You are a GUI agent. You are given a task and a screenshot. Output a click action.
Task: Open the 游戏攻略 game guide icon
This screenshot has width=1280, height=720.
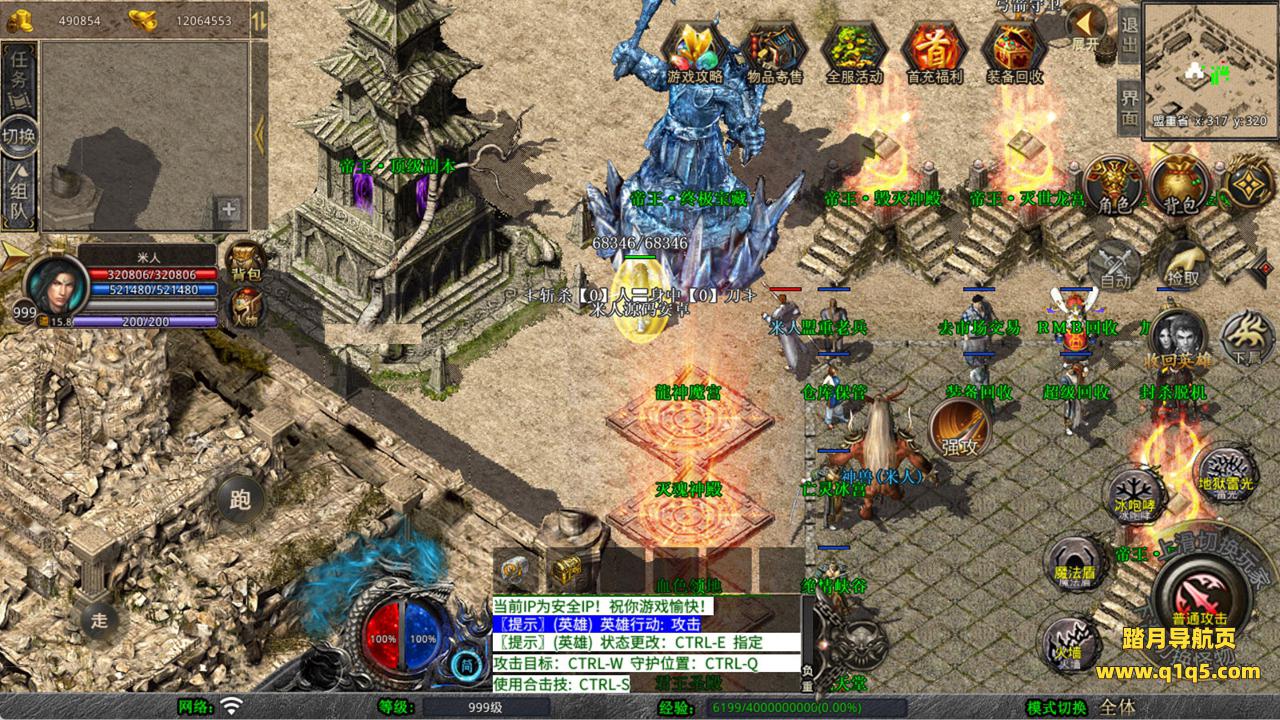695,48
